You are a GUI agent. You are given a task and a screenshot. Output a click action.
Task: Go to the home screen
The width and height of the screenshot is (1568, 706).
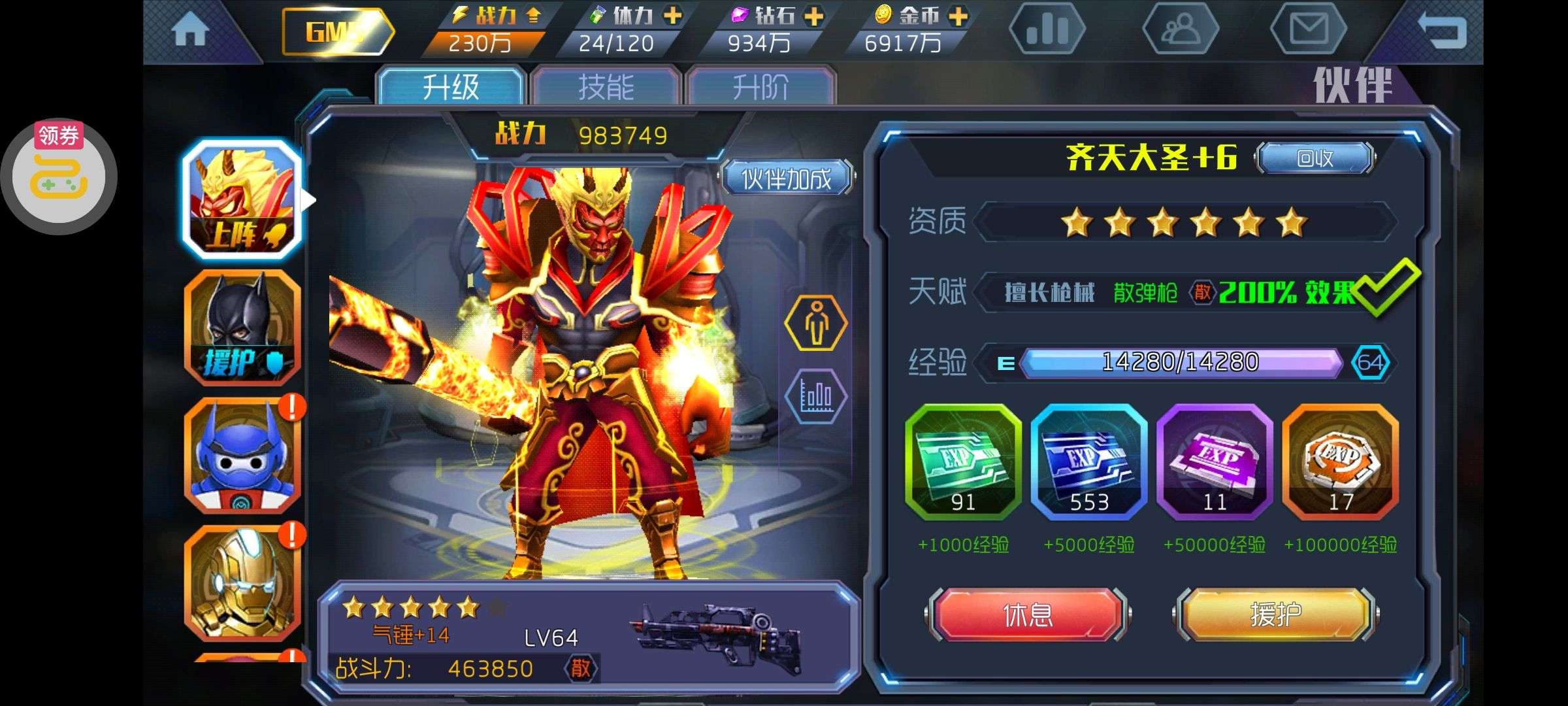[x=190, y=31]
